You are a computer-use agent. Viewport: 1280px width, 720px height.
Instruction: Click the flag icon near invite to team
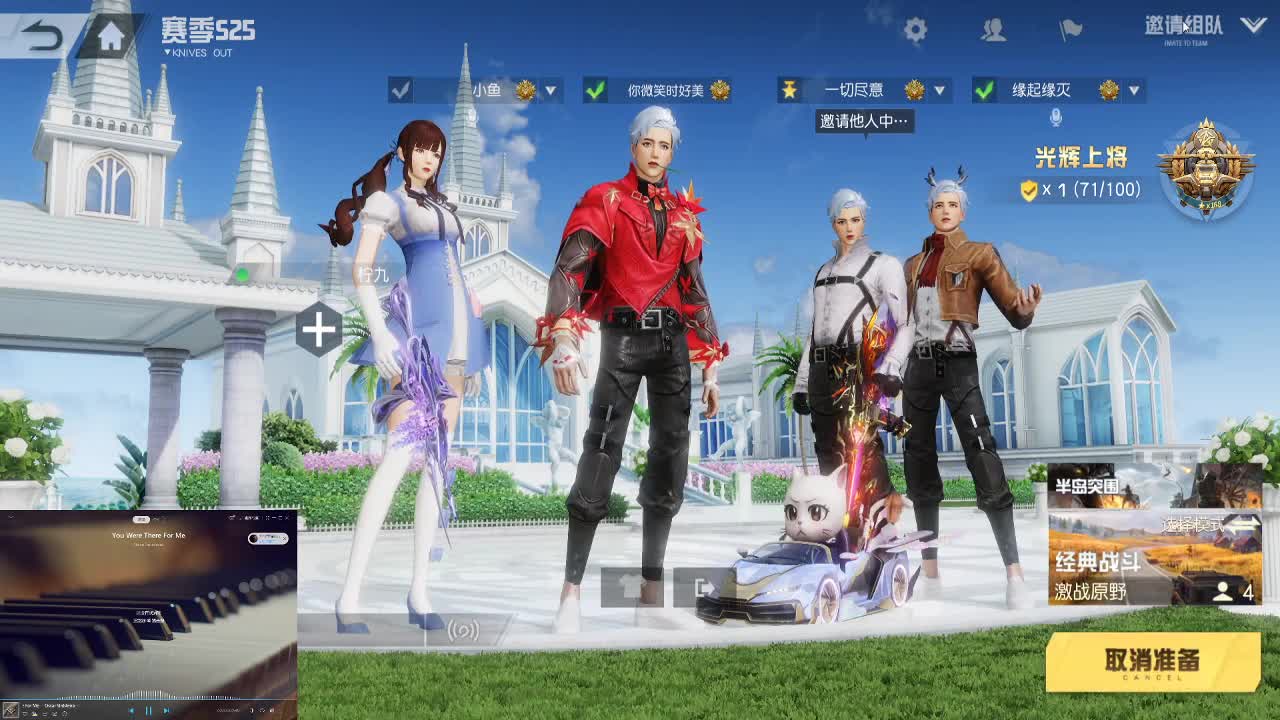click(x=1070, y=31)
